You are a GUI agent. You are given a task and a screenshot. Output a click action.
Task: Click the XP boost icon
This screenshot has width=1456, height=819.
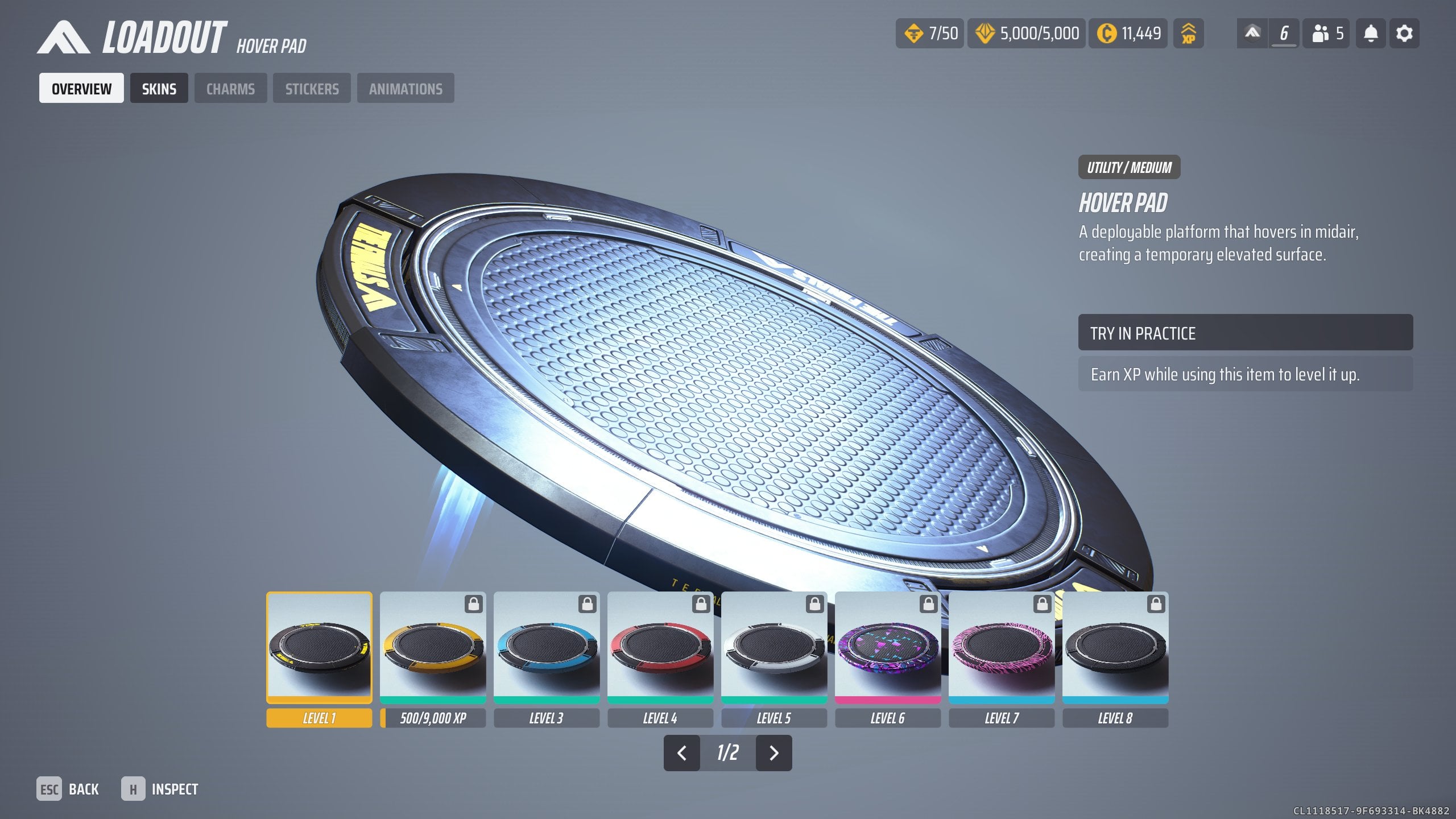click(x=1188, y=34)
